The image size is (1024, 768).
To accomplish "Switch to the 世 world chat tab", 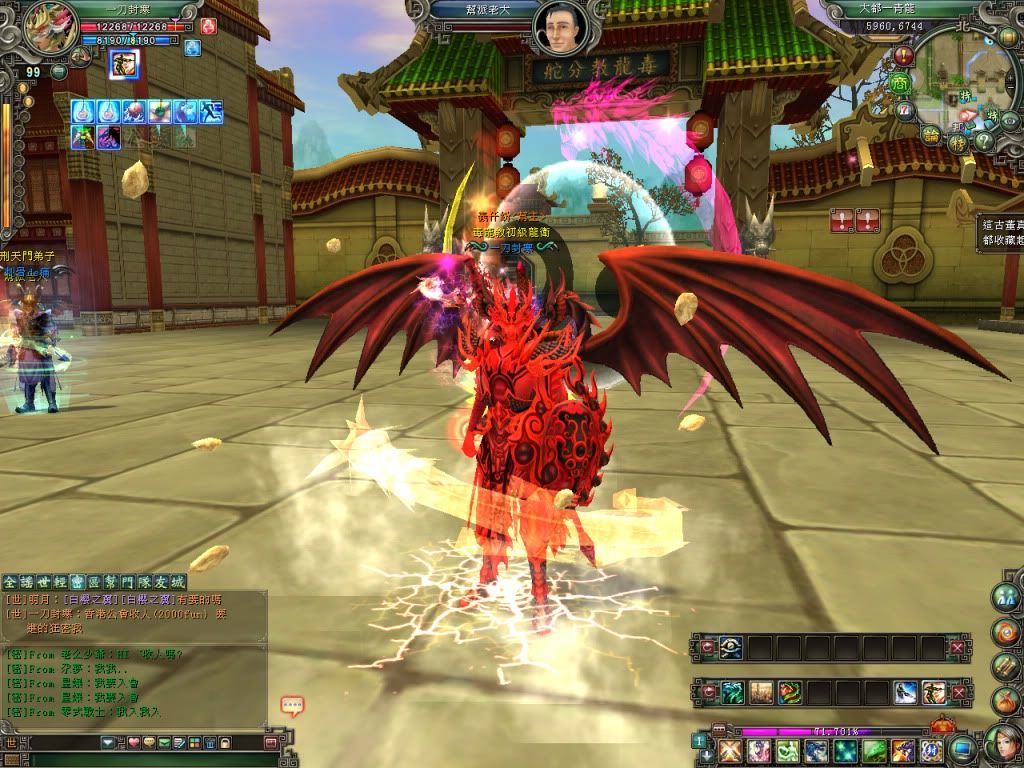I will click(x=43, y=581).
